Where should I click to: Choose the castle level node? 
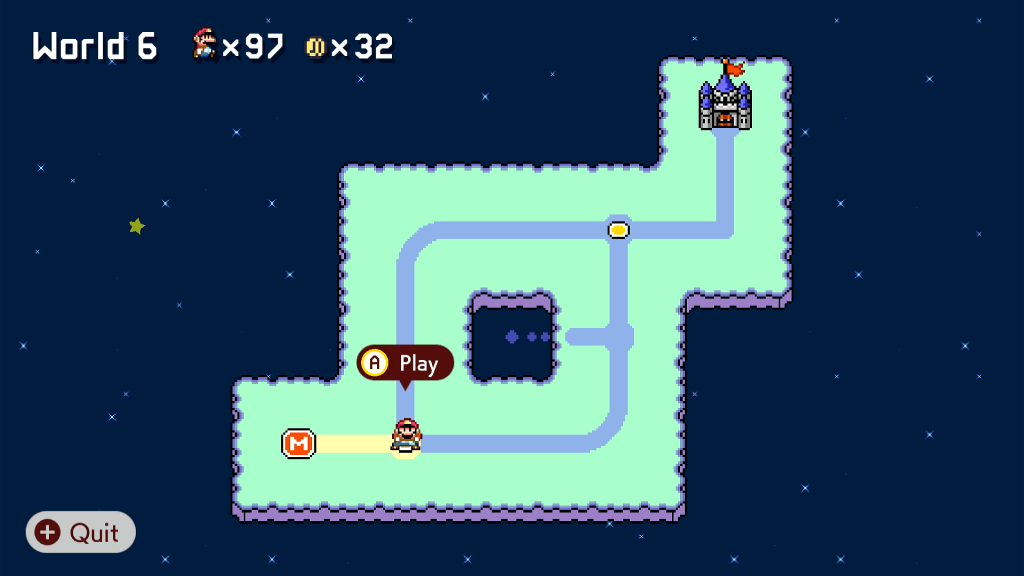click(x=725, y=103)
